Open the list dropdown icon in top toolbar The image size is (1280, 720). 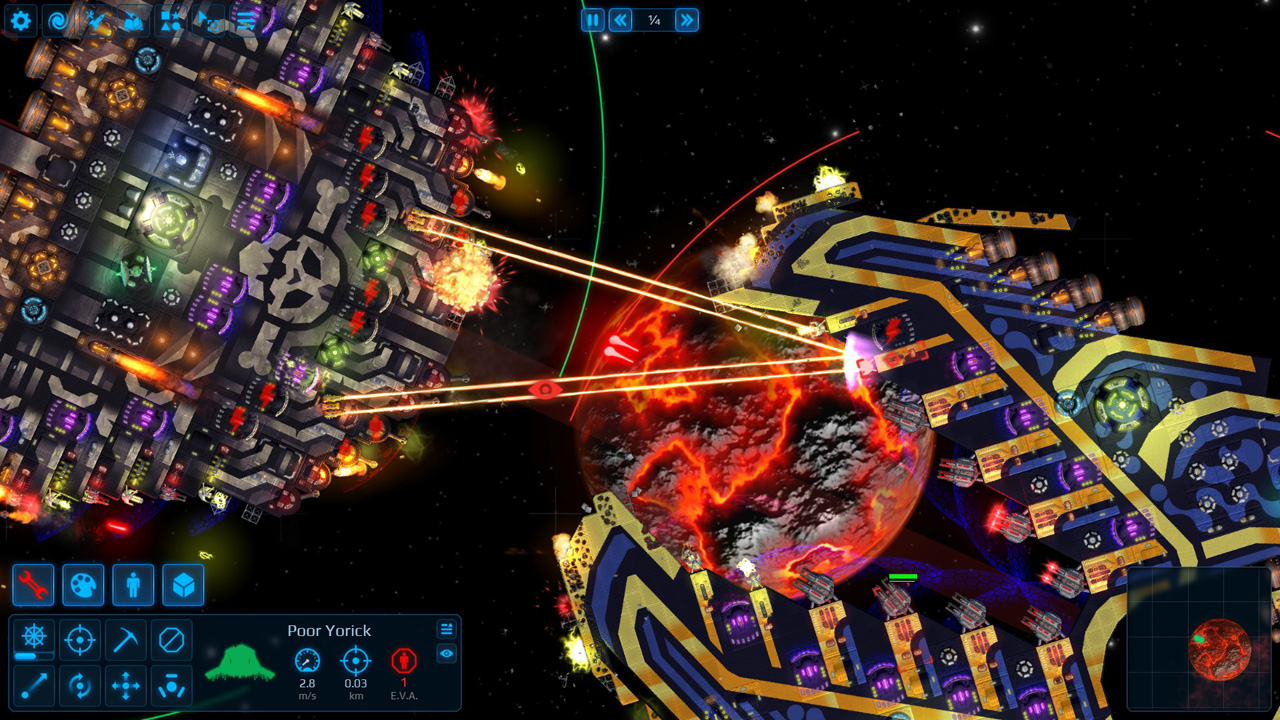coord(245,20)
